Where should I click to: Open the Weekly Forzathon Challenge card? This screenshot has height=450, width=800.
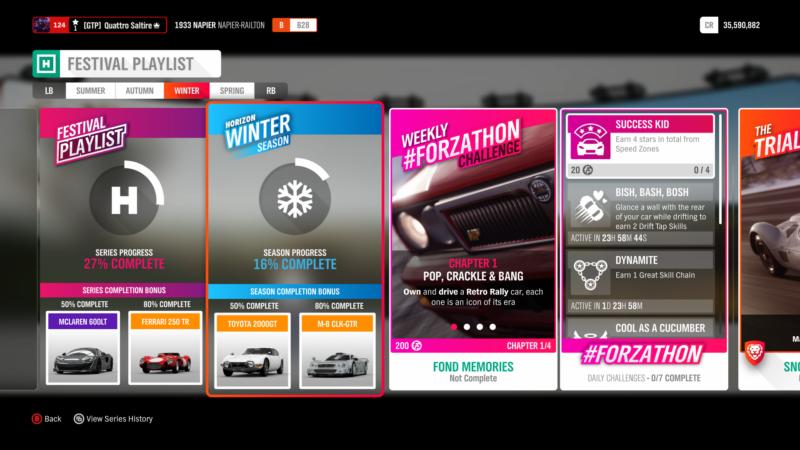click(473, 225)
